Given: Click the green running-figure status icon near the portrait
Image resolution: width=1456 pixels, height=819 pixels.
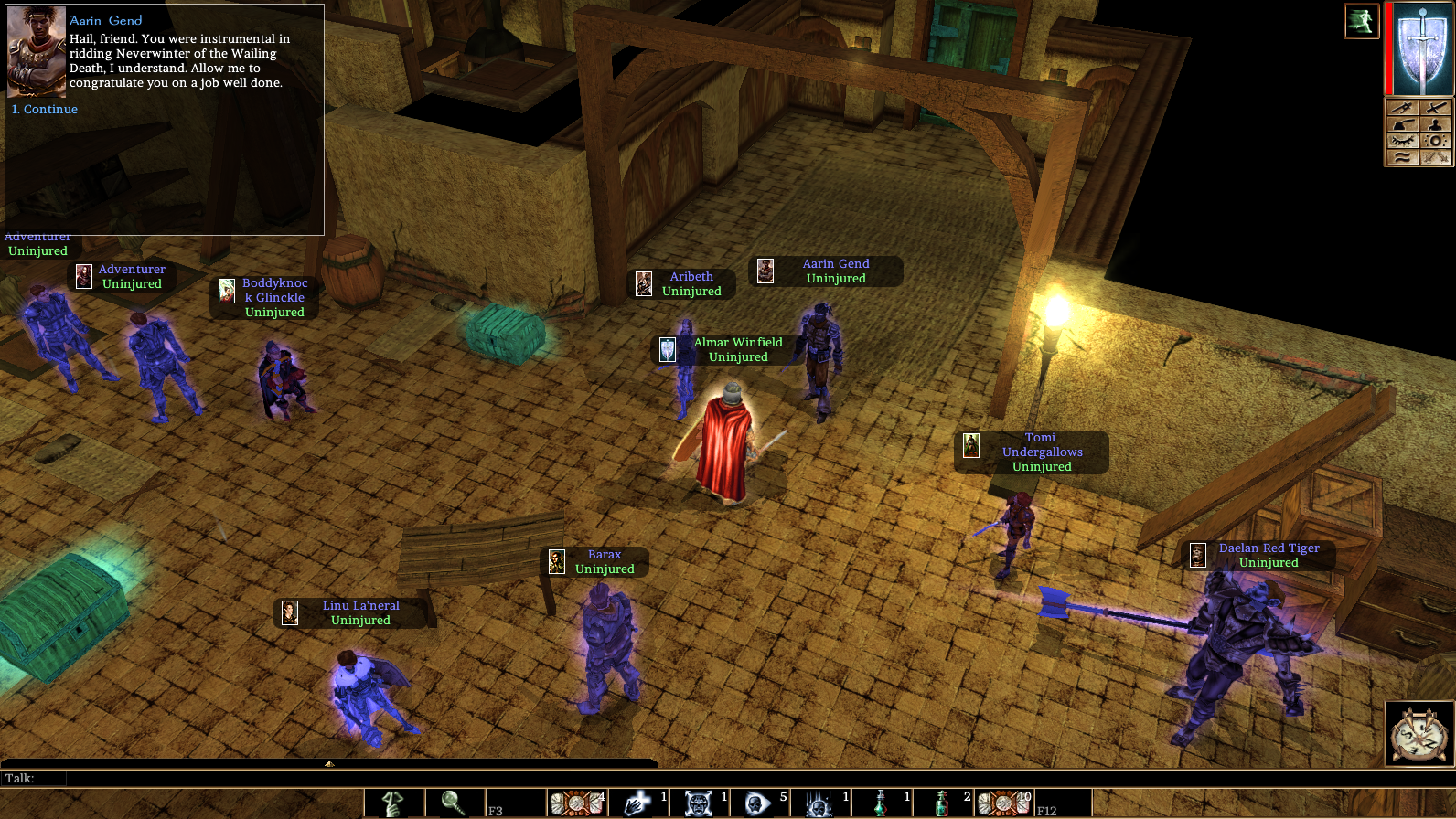Looking at the screenshot, I should pos(1362,20).
